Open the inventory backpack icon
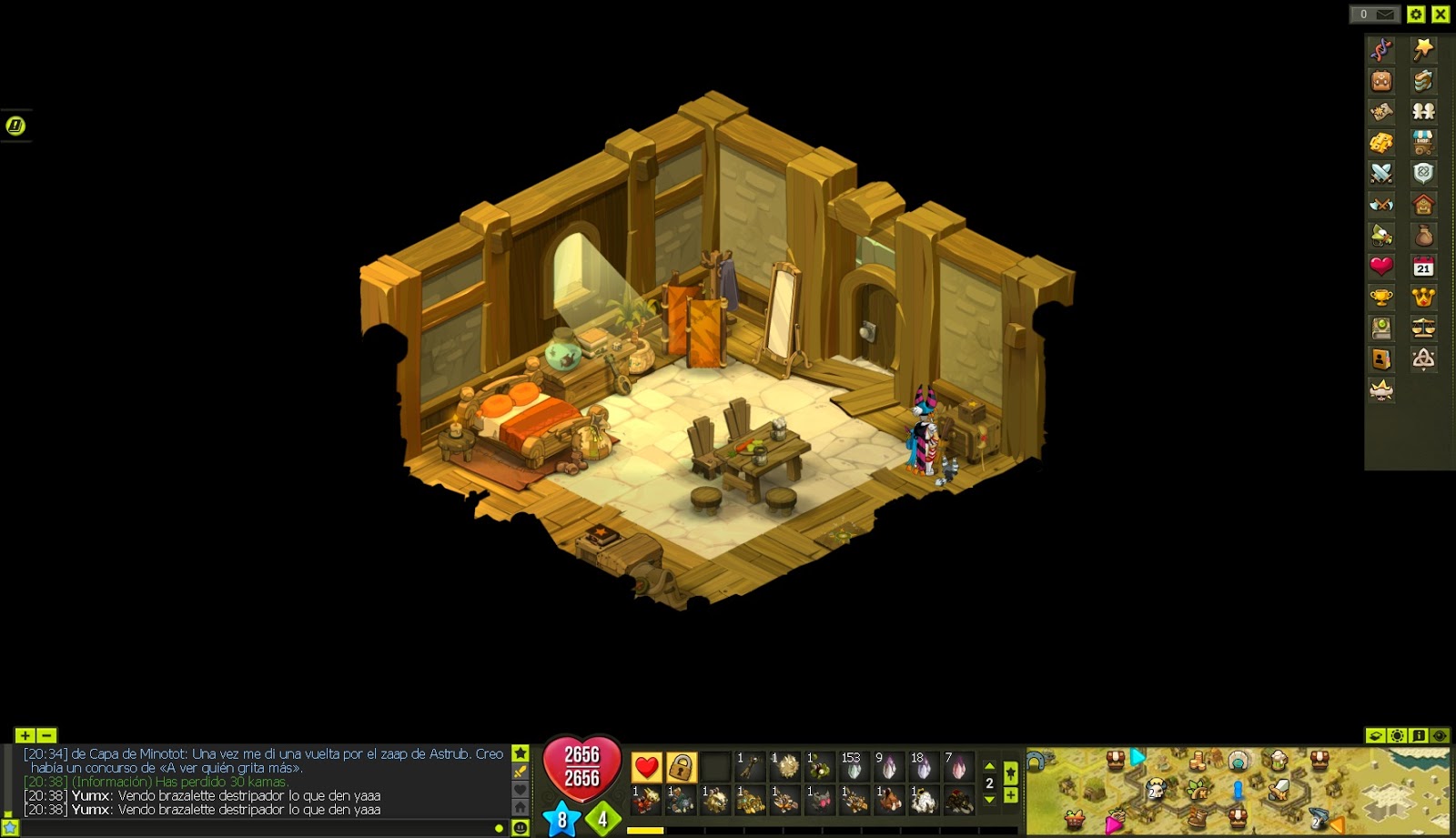This screenshot has height=838, width=1456. pyautogui.click(x=1380, y=81)
